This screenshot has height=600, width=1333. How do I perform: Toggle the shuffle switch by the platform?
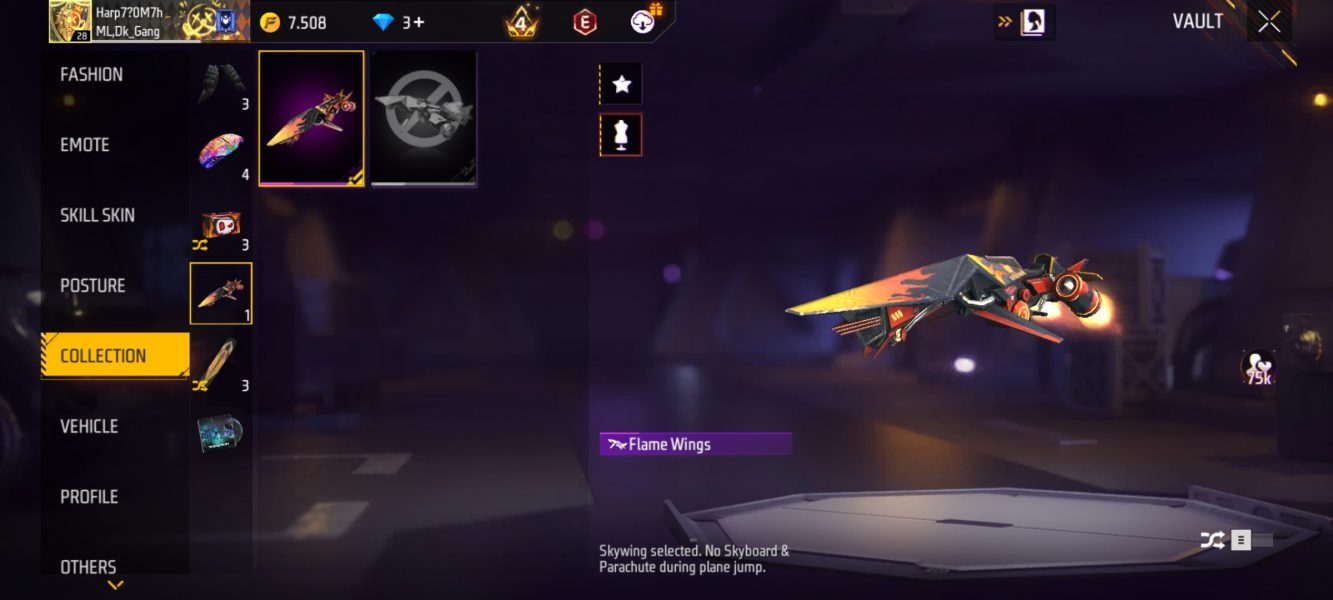1238,541
